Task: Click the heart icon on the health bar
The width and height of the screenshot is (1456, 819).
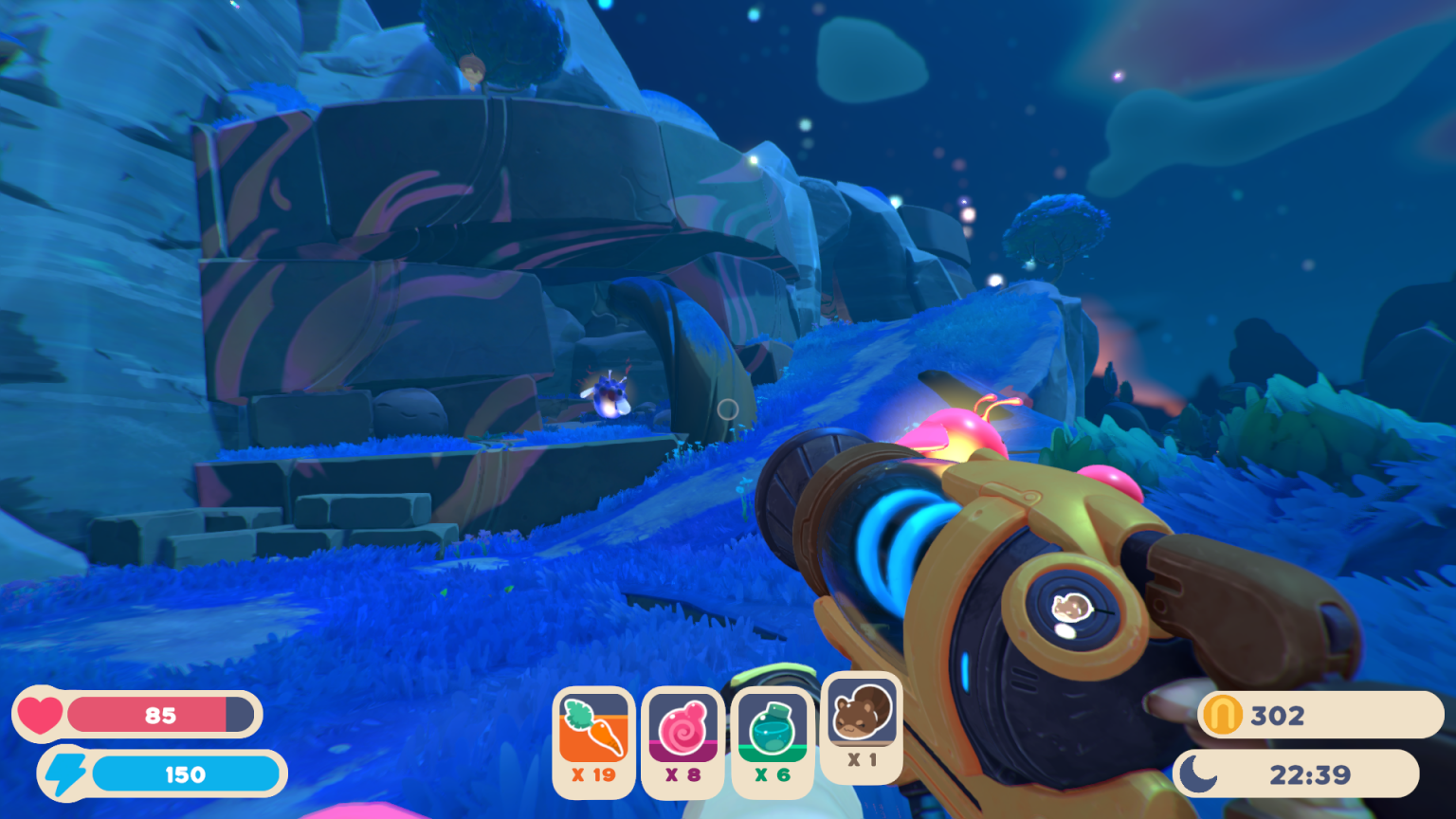Action: (x=42, y=714)
